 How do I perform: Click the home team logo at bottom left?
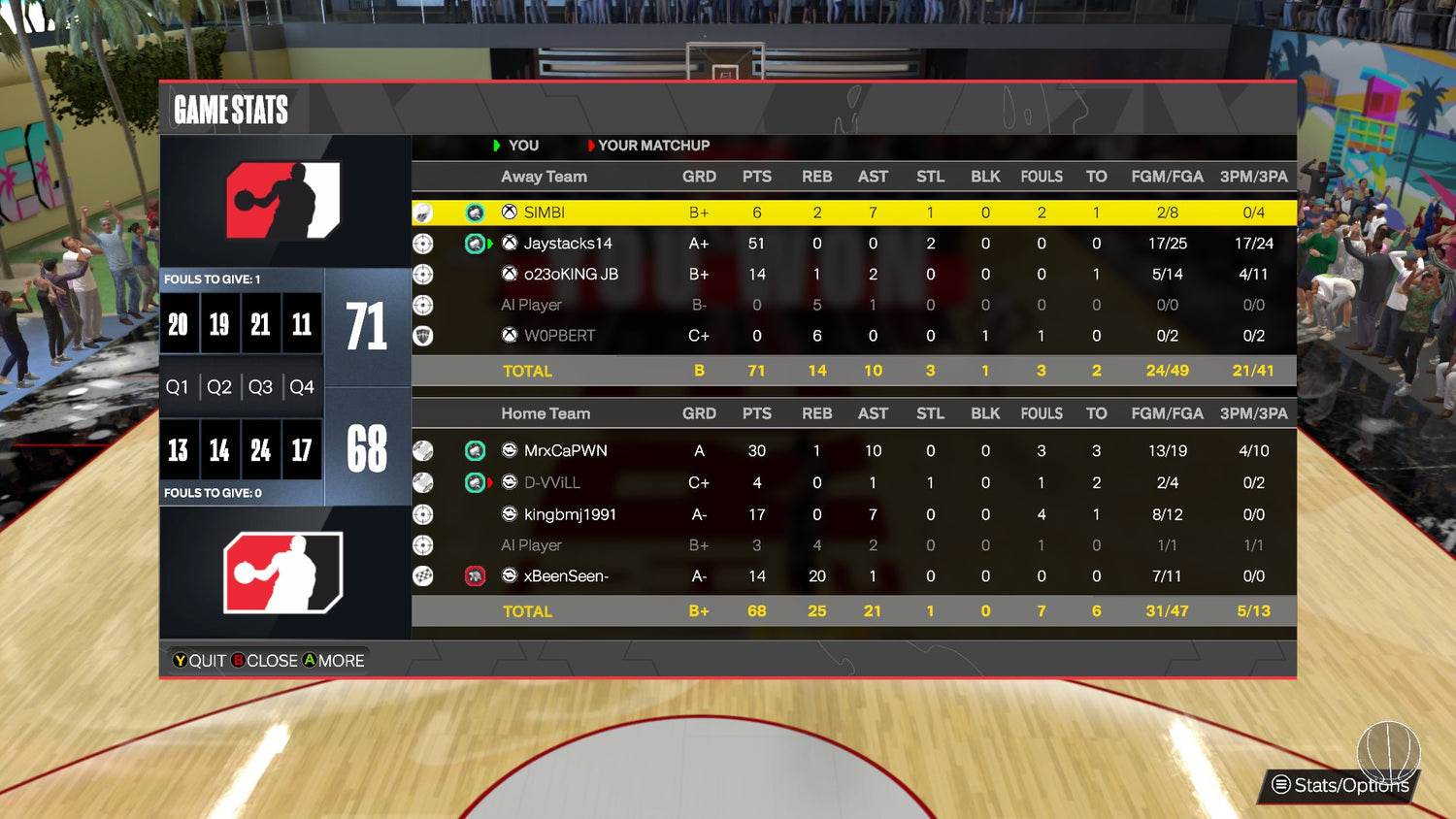(284, 571)
